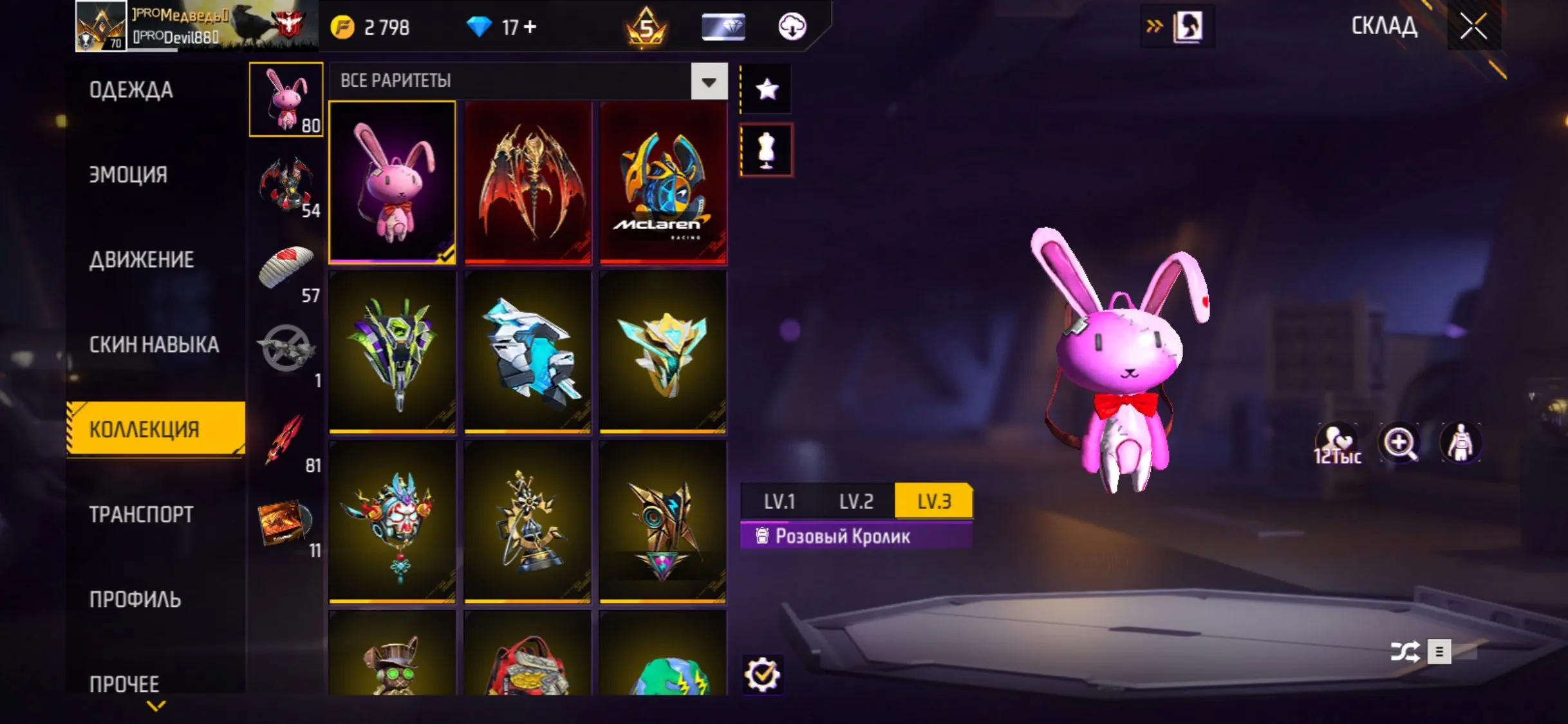The image size is (1568, 724).
Task: Click the shuffle icon at the bottom right
Action: click(1407, 652)
